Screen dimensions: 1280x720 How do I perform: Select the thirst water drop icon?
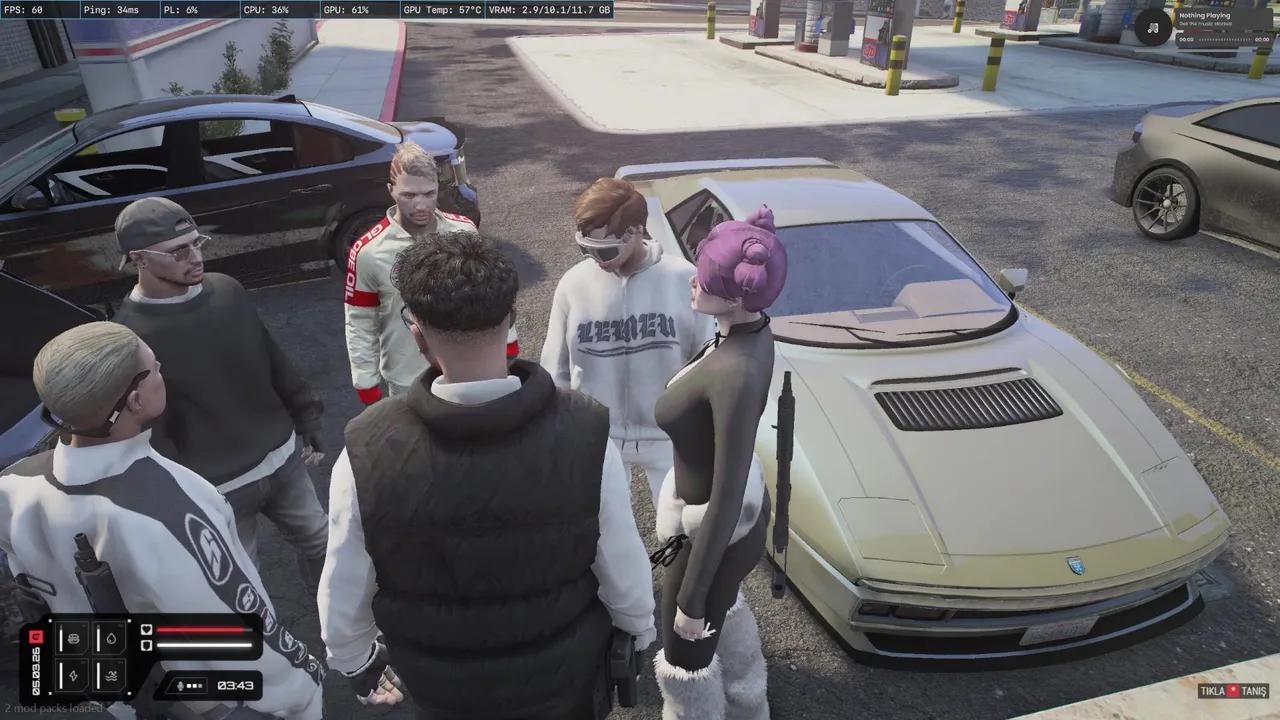(x=110, y=637)
